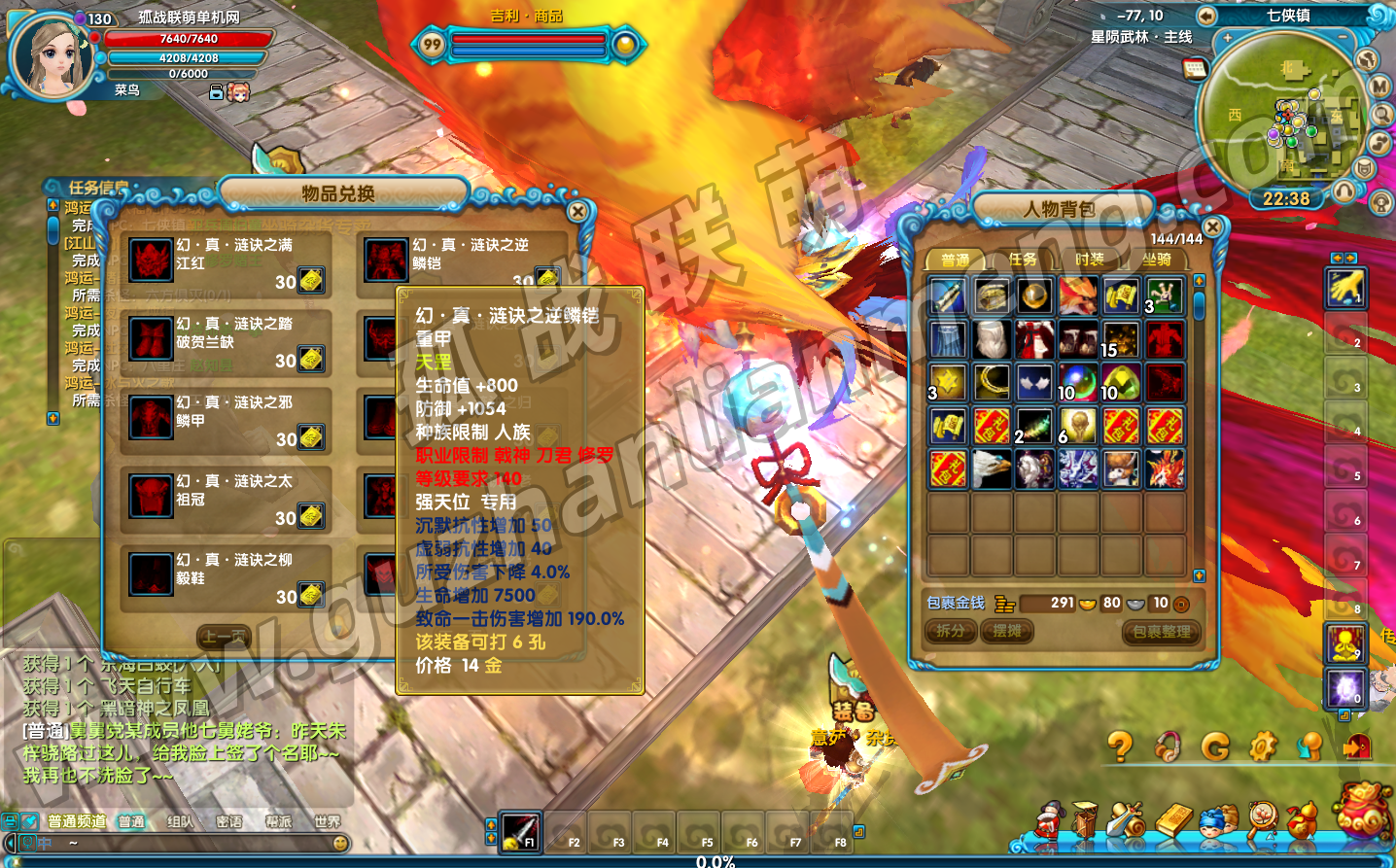Viewport: 1396px width, 868px height.
Task: Open settings via the gear icon
Action: pyautogui.click(x=1262, y=746)
